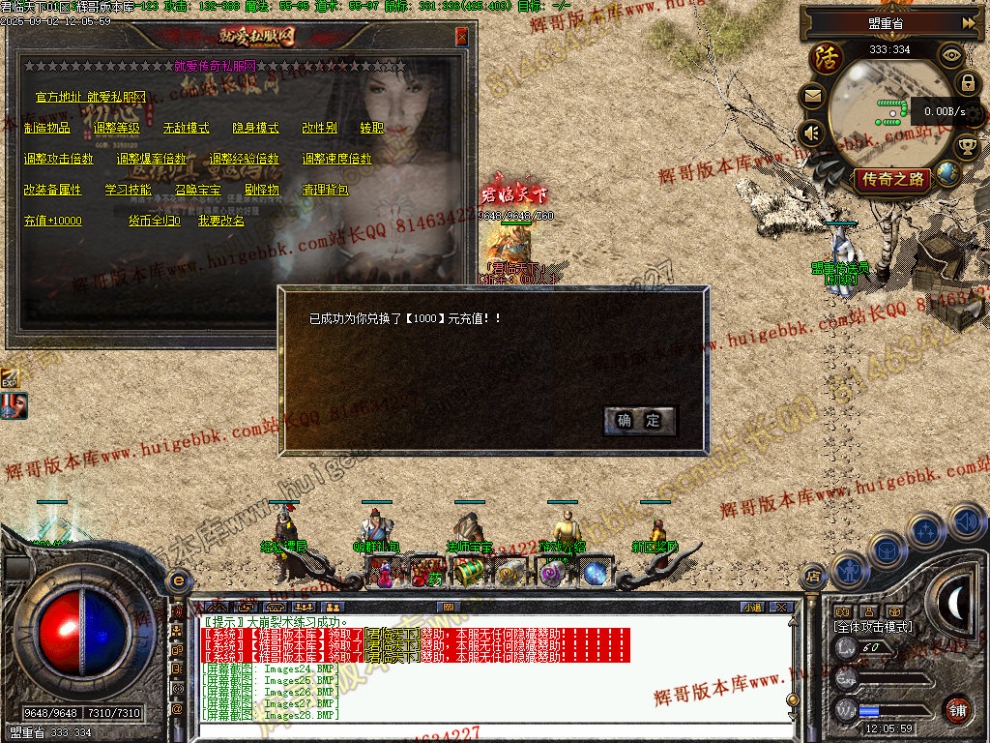Choose the 学习技能 learn skills link
This screenshot has width=990, height=743.
128,190
